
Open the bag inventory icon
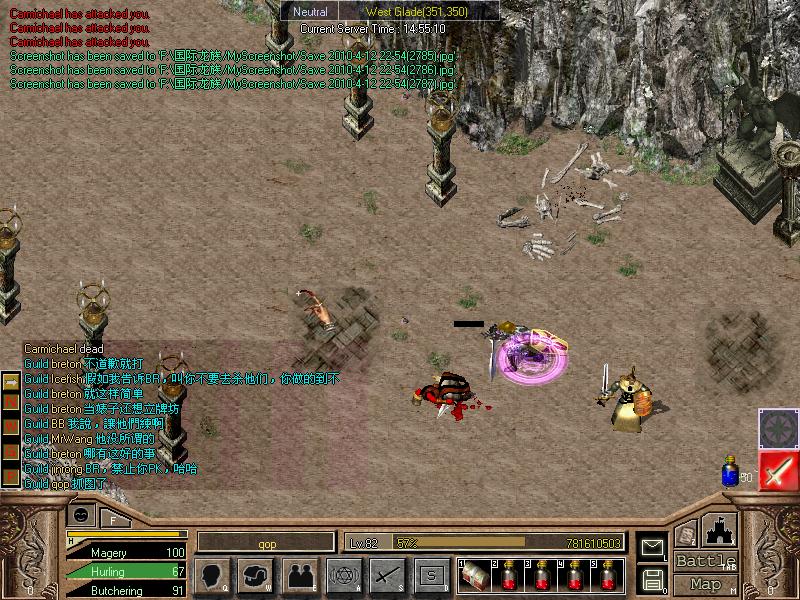256,575
